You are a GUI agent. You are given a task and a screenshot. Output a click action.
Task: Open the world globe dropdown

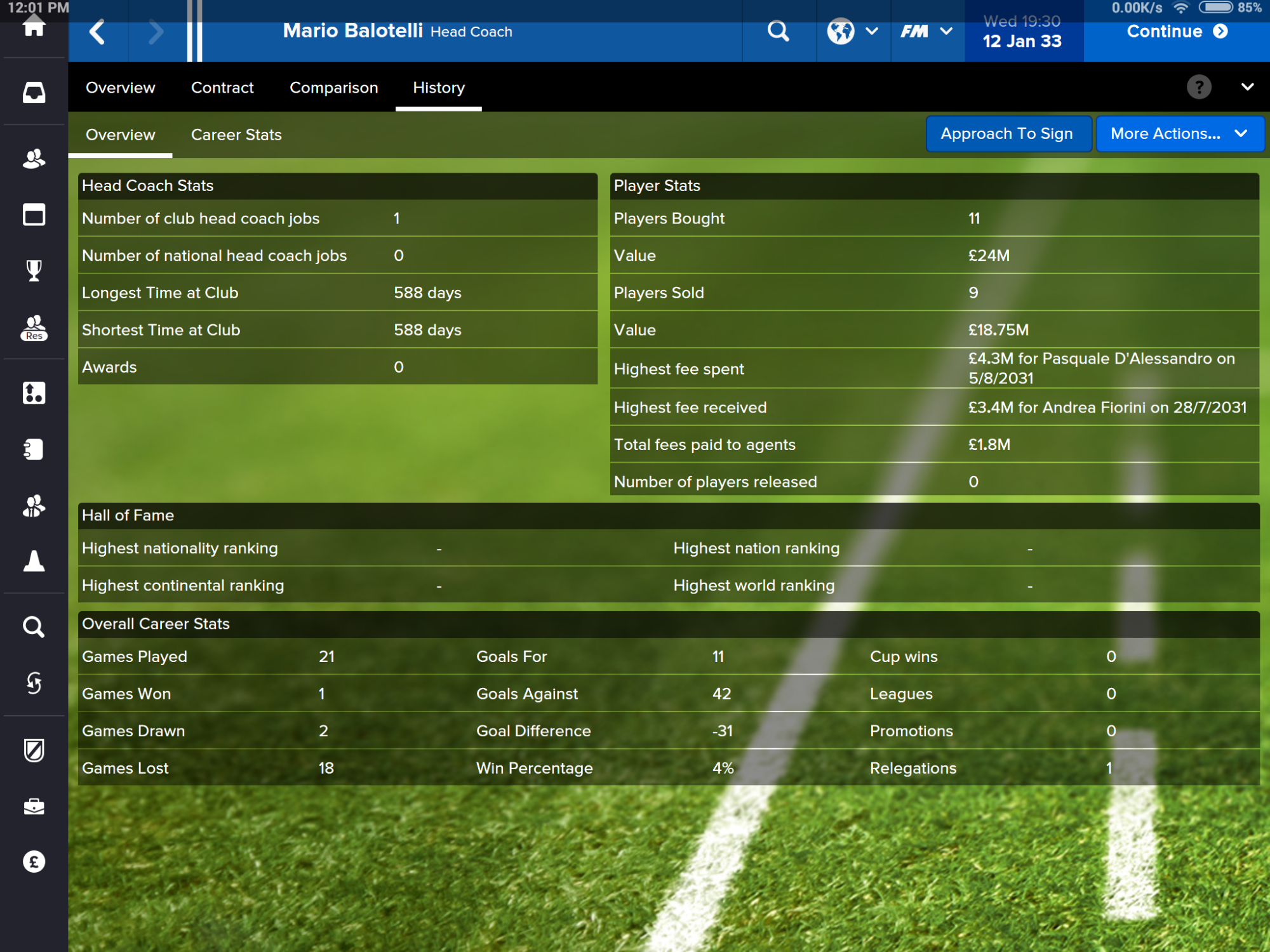click(852, 31)
